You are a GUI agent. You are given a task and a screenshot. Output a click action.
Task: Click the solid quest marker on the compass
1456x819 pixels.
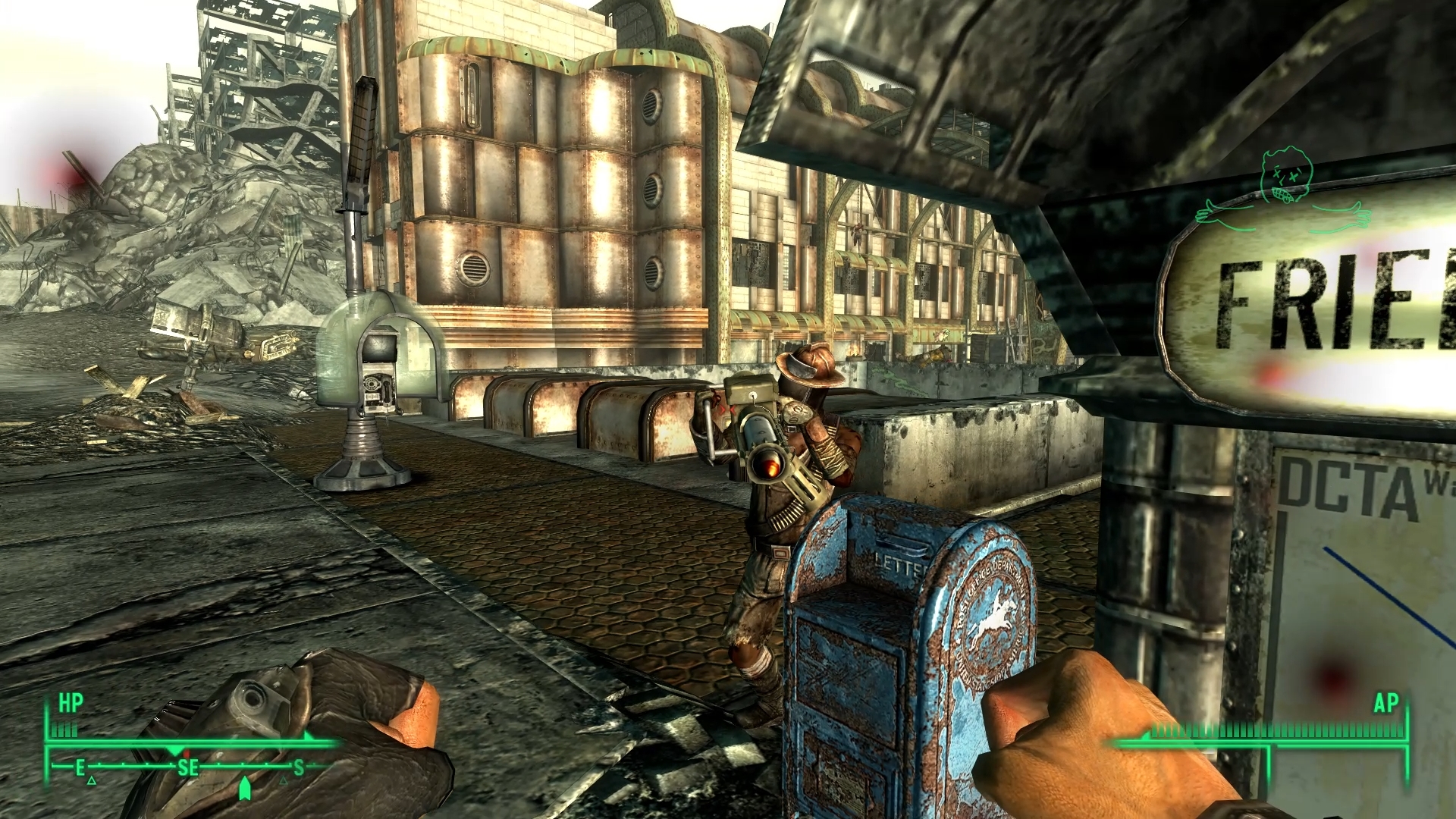[x=244, y=789]
